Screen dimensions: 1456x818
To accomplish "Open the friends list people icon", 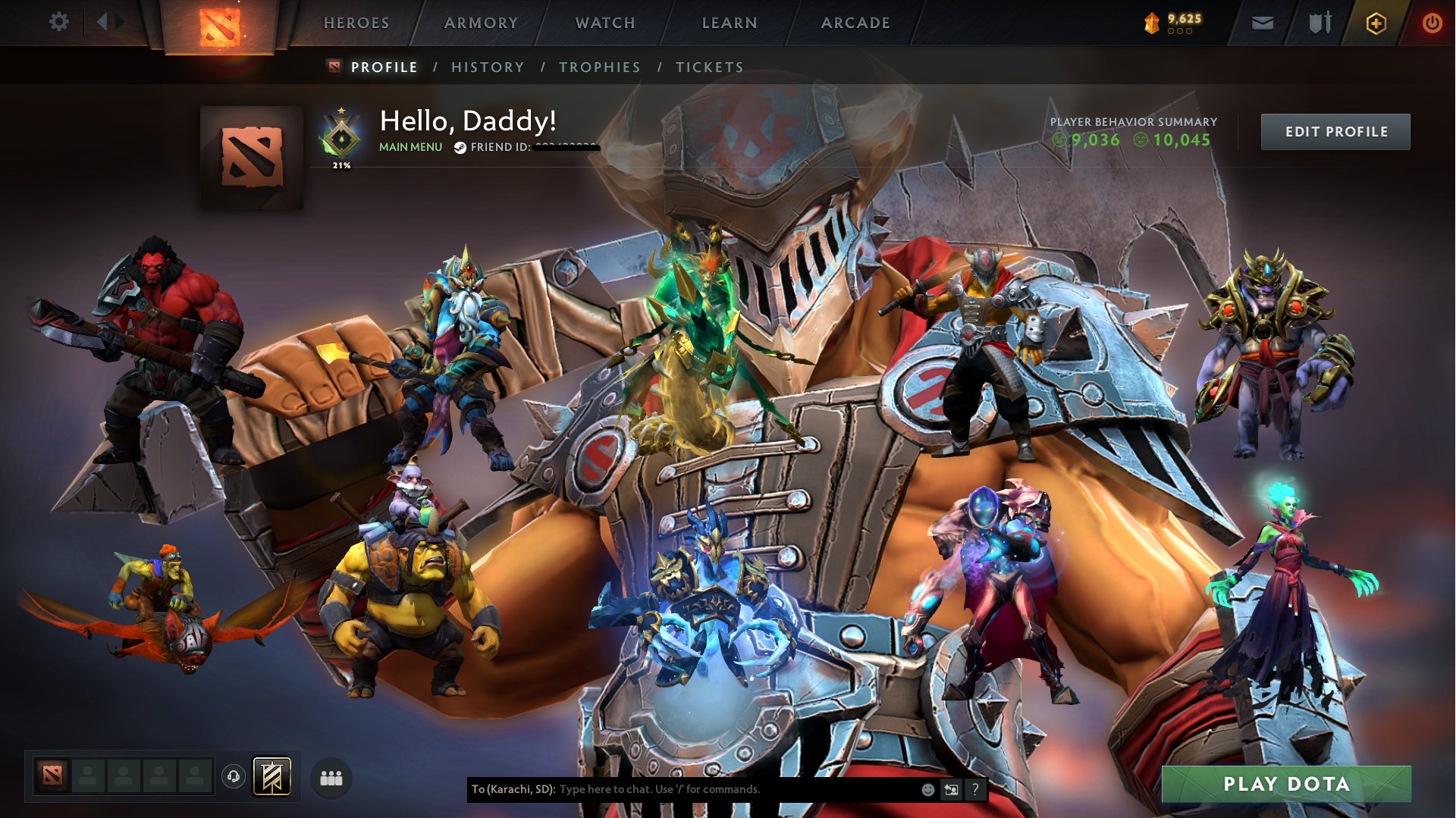I will point(331,777).
